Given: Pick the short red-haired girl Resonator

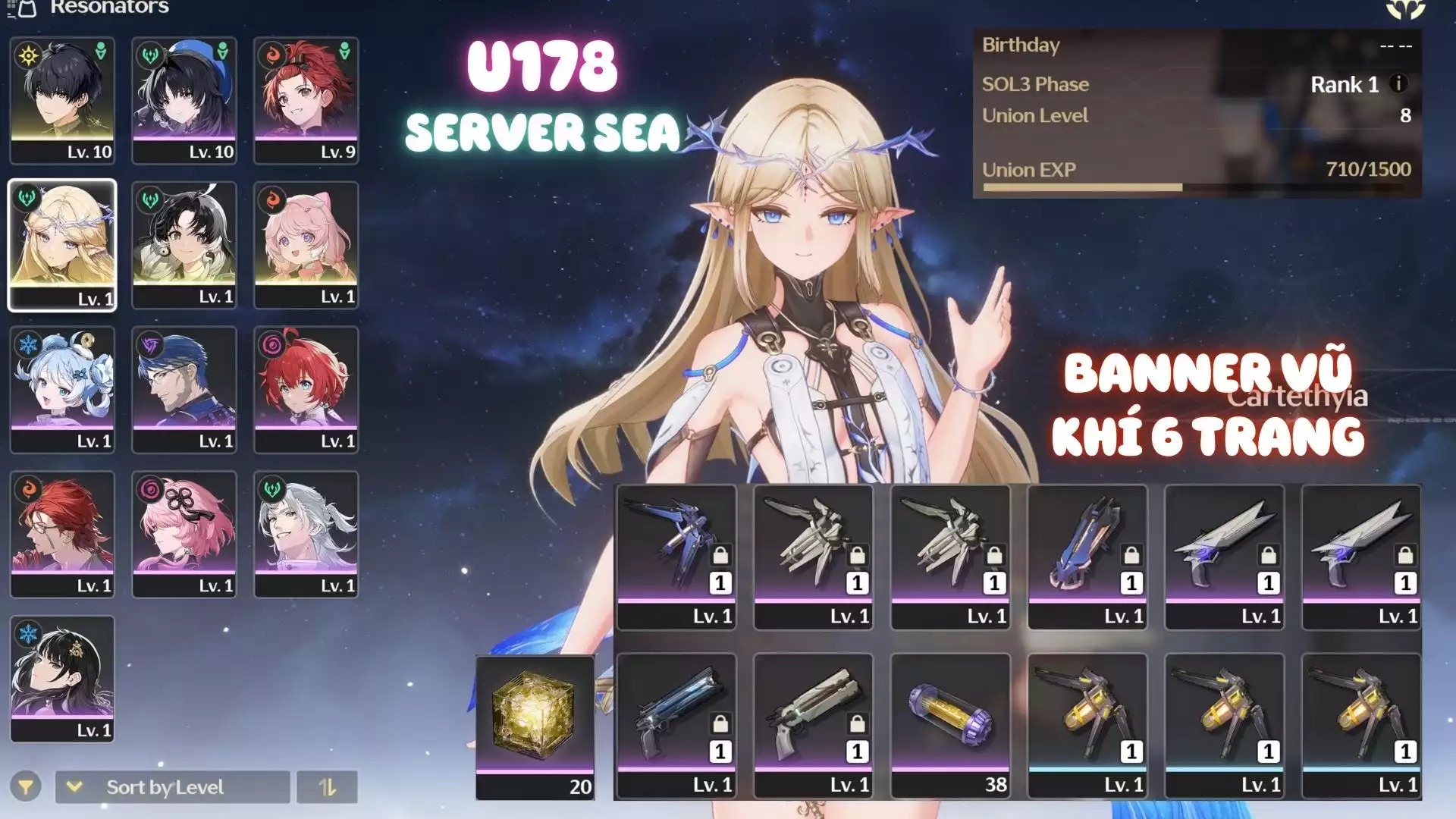Looking at the screenshot, I should [x=306, y=390].
